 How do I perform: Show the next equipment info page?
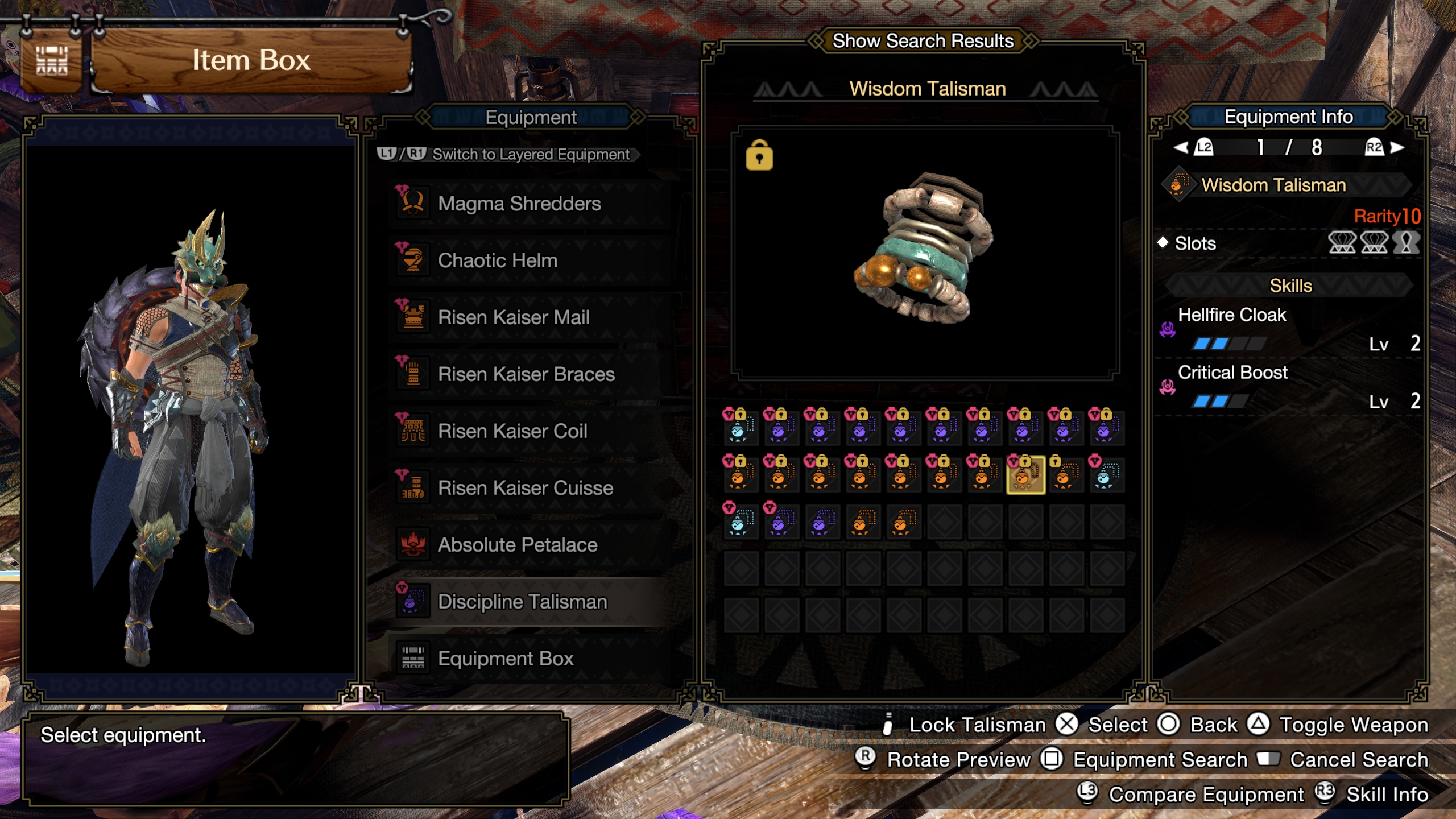point(1396,148)
